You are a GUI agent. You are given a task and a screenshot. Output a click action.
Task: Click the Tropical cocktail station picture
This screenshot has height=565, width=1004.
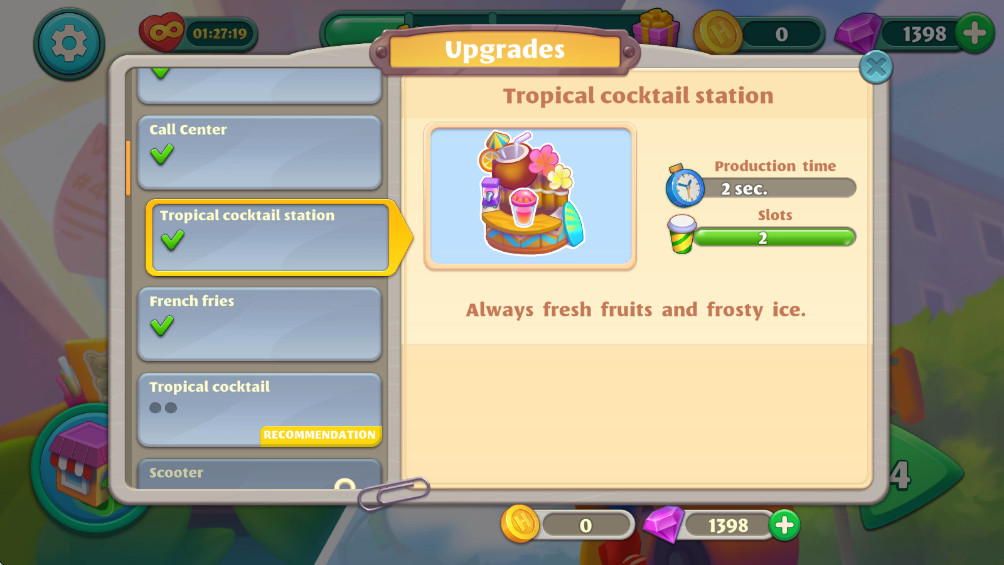point(530,197)
